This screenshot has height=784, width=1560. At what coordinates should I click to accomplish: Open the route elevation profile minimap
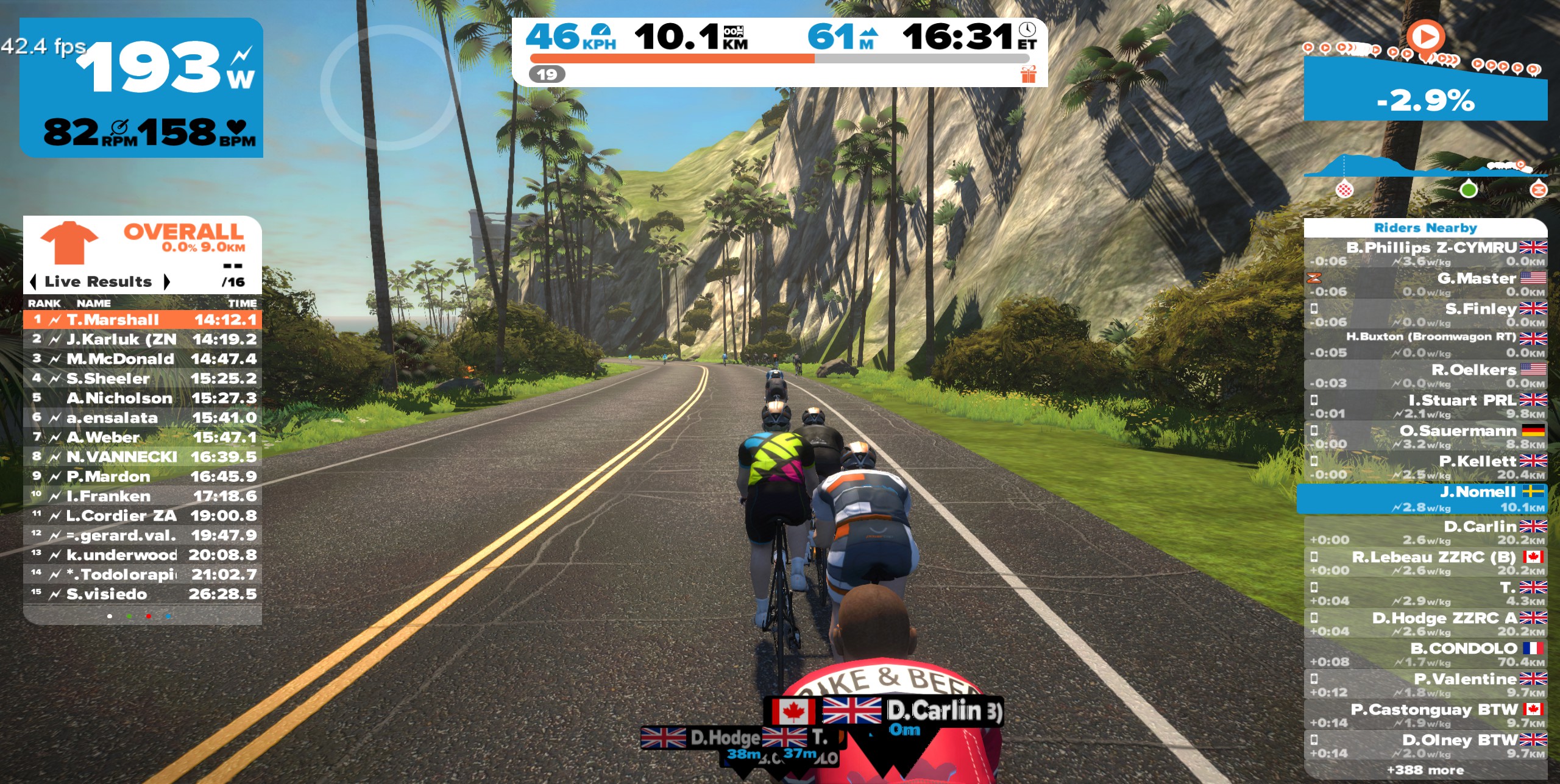1425,174
